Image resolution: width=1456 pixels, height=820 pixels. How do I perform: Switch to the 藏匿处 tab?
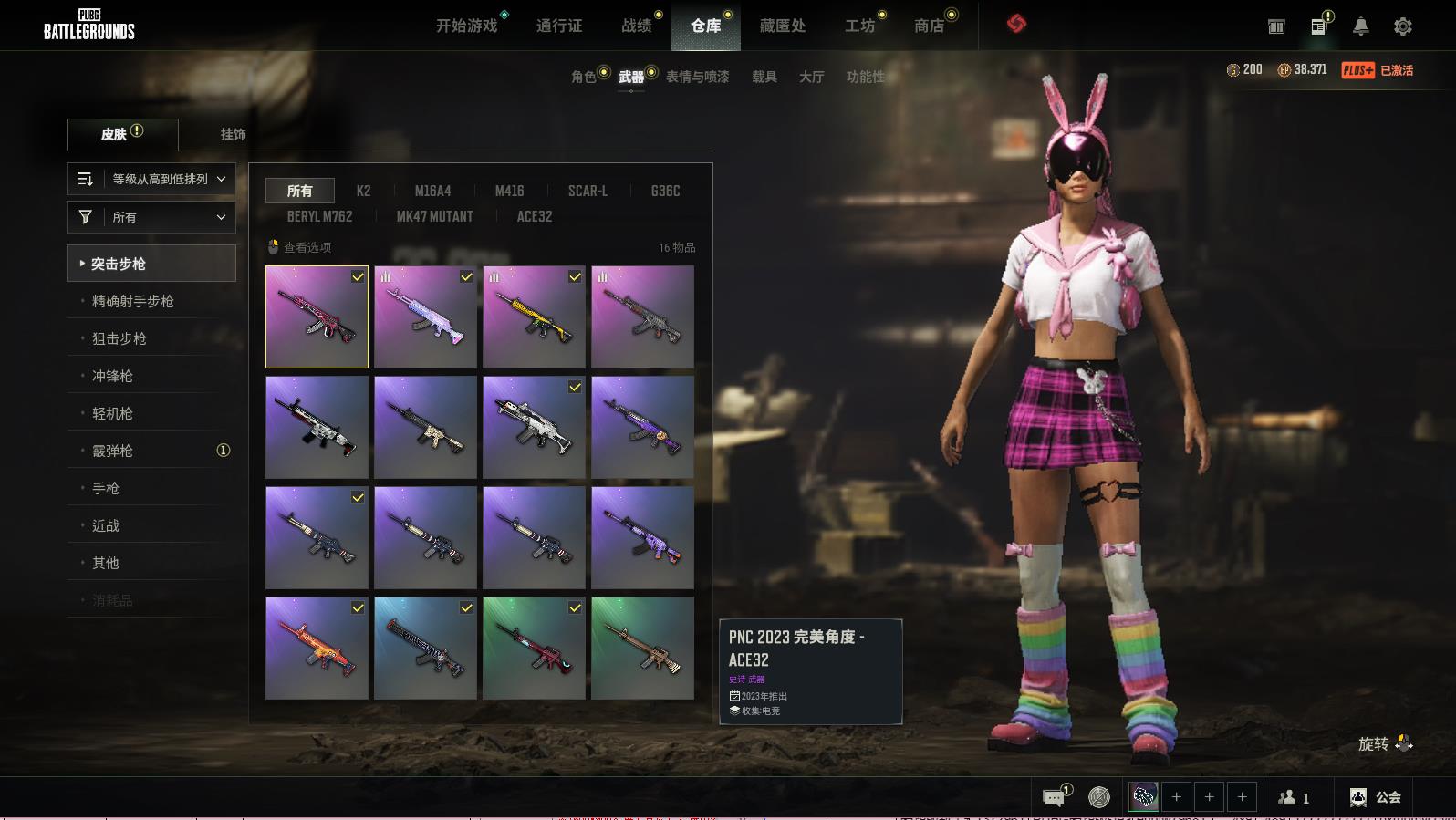pyautogui.click(x=782, y=26)
